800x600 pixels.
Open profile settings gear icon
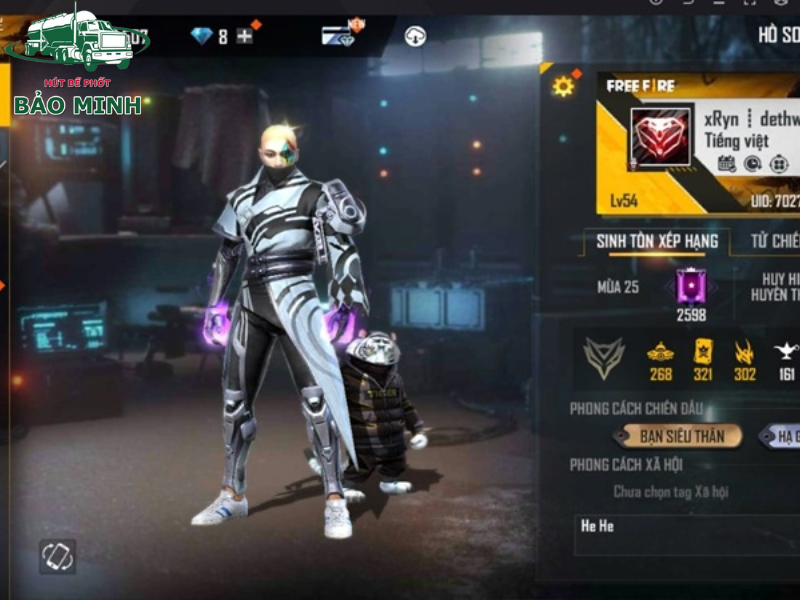coord(563,87)
